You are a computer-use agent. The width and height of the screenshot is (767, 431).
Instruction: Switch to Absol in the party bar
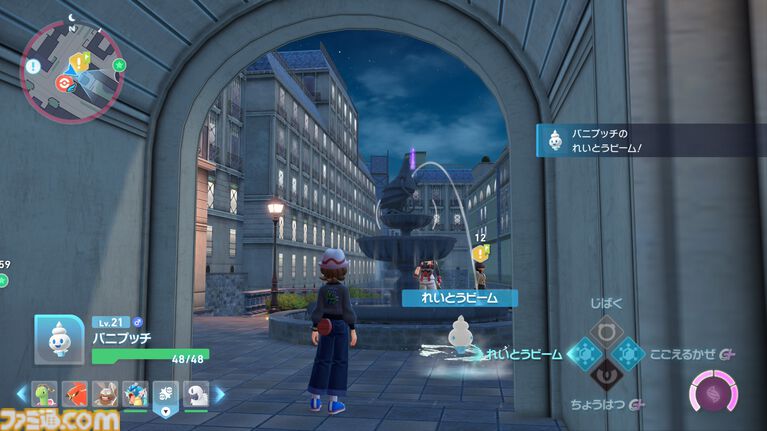(x=195, y=394)
